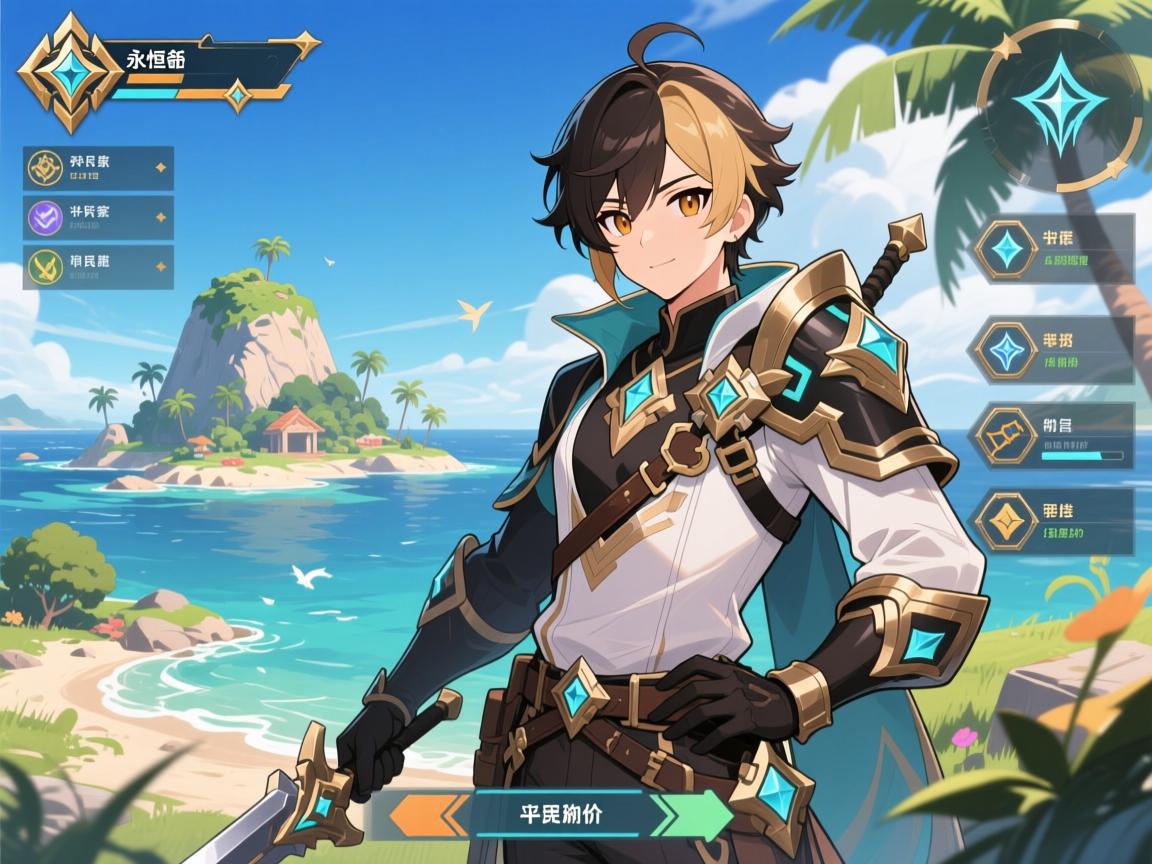Activate the large circular cyan star emblem
Screen dimensions: 1152x864
[1059, 105]
